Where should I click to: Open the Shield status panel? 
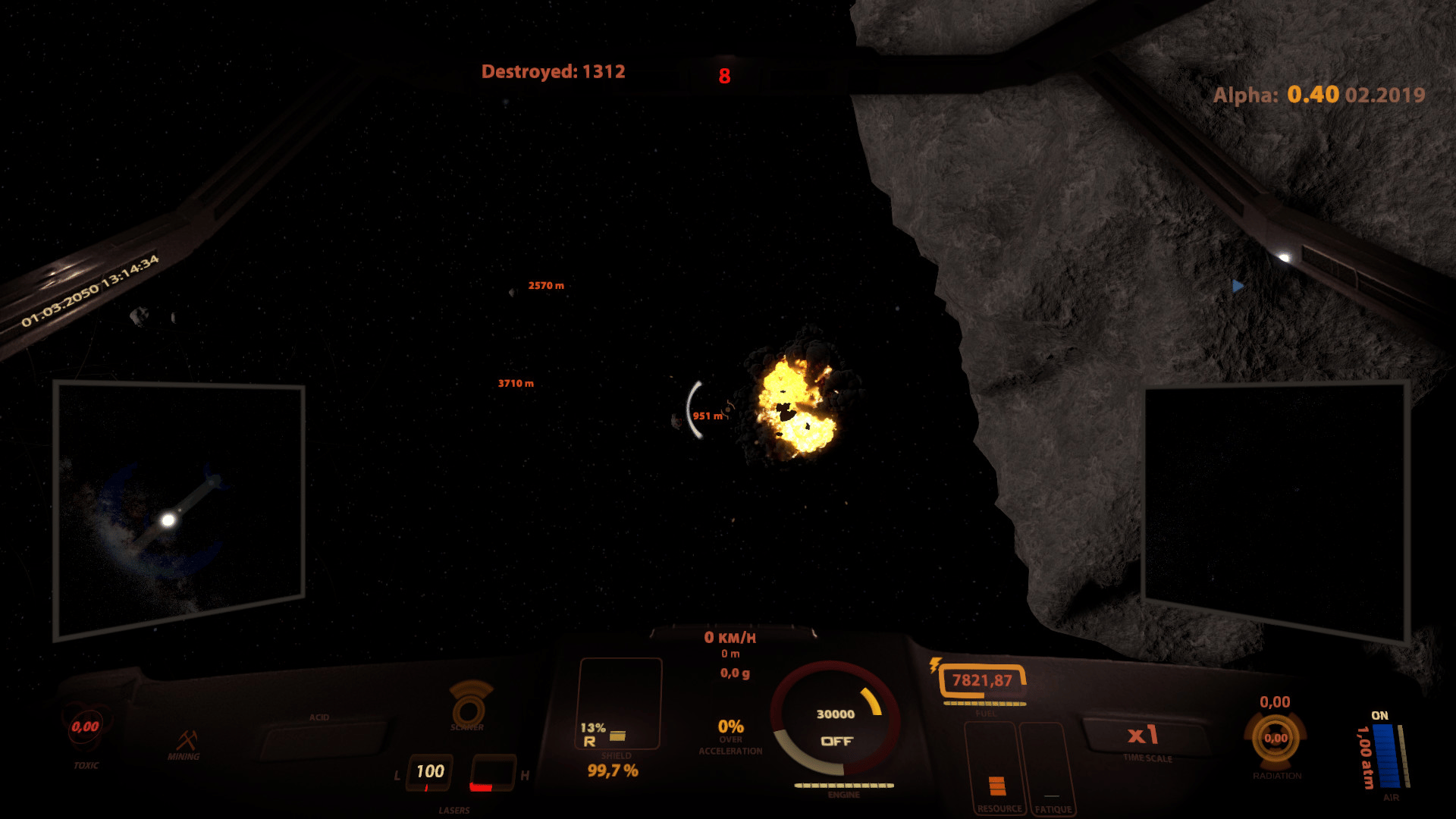619,704
